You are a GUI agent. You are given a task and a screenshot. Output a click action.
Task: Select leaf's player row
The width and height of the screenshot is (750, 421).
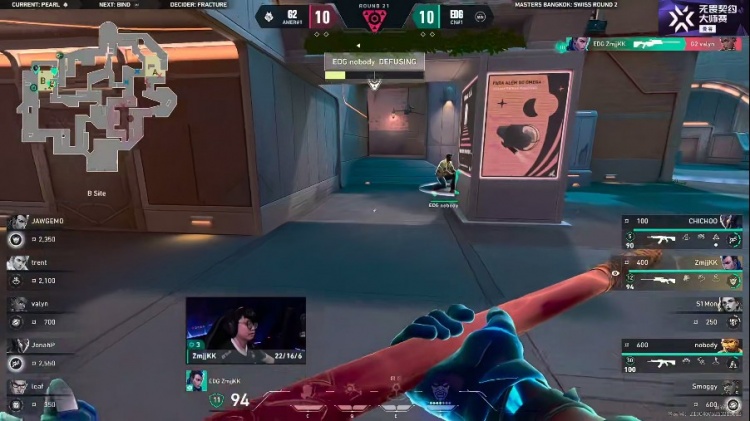pos(40,394)
